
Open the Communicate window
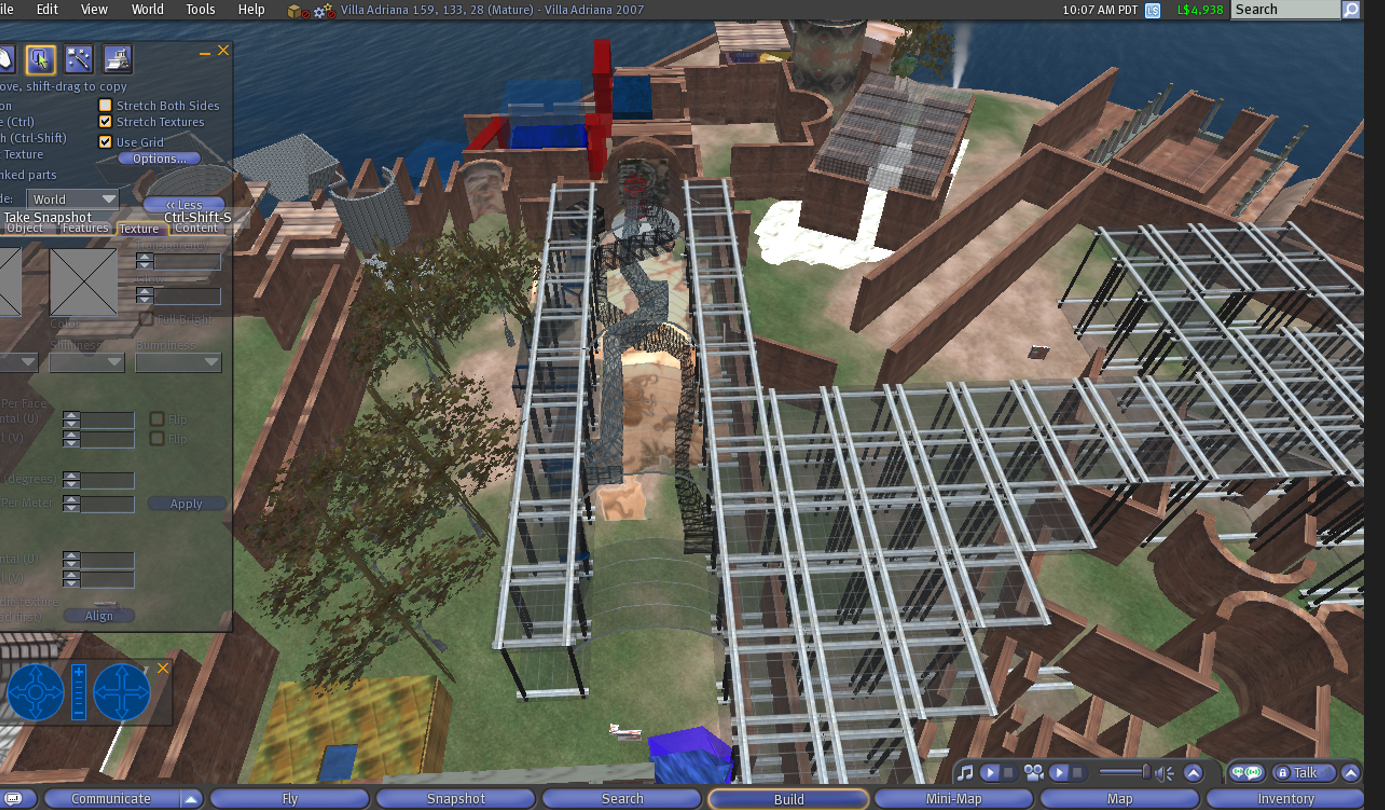[x=111, y=798]
